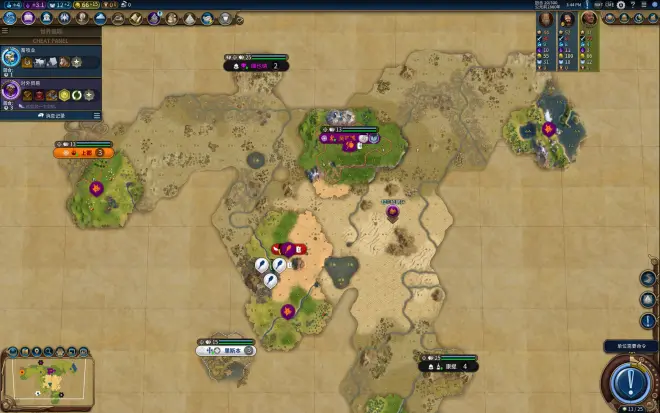Screen dimensions: 660x413
Task: Select the city banner showing number 4
Action: tap(448, 366)
